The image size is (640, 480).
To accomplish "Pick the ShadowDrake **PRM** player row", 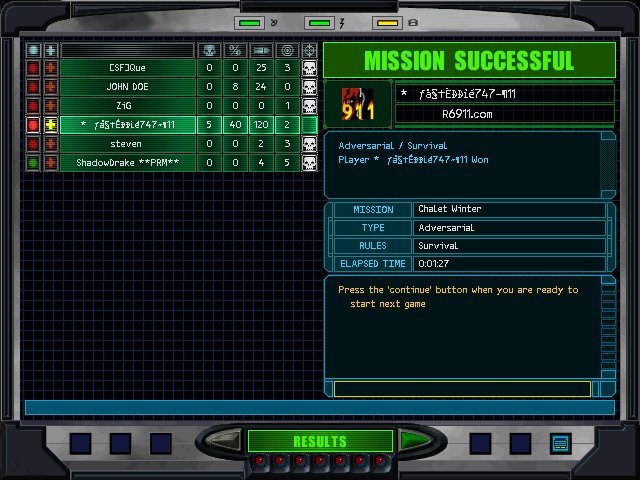I will coord(128,163).
